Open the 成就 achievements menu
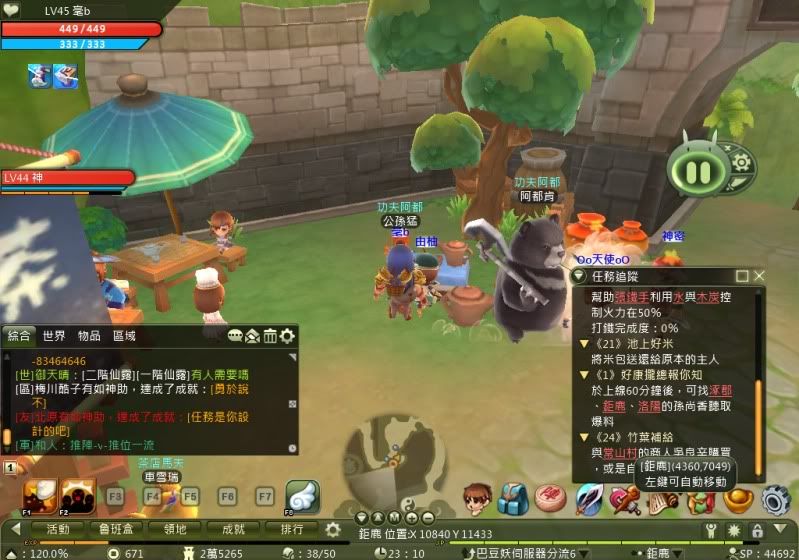This screenshot has height=560, width=799. coord(234,529)
